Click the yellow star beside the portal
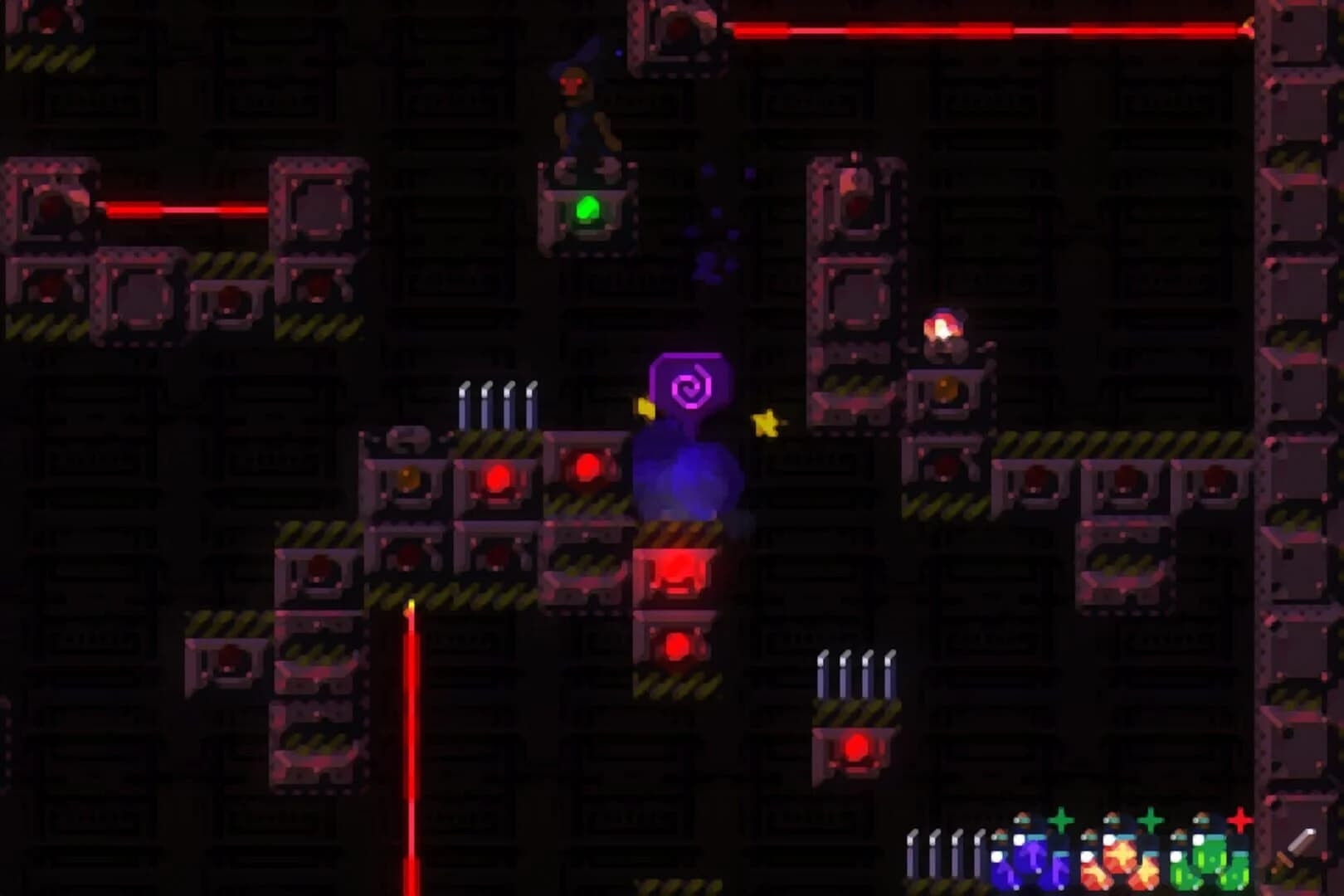 click(x=767, y=425)
